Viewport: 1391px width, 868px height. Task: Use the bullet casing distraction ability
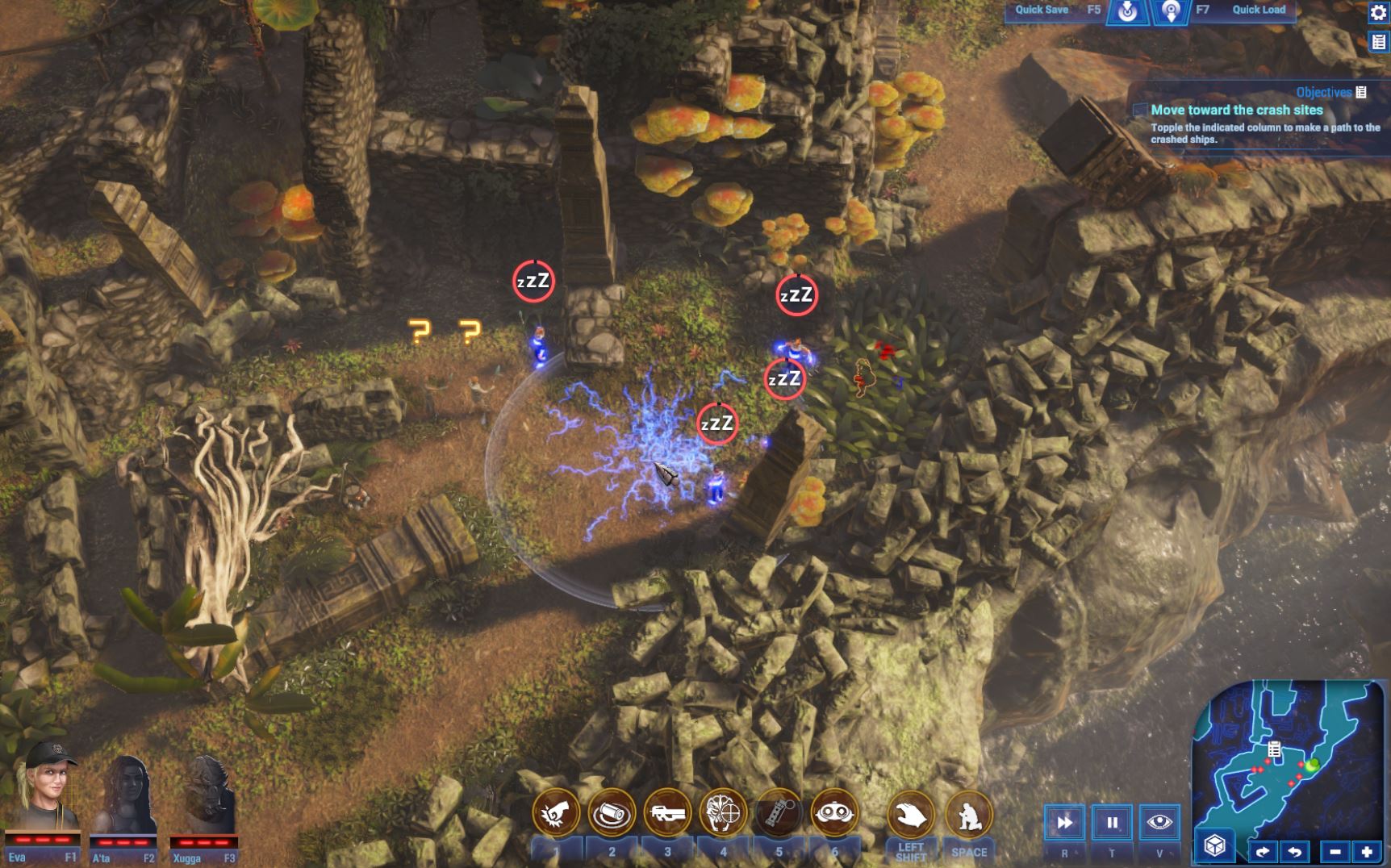coord(612,813)
